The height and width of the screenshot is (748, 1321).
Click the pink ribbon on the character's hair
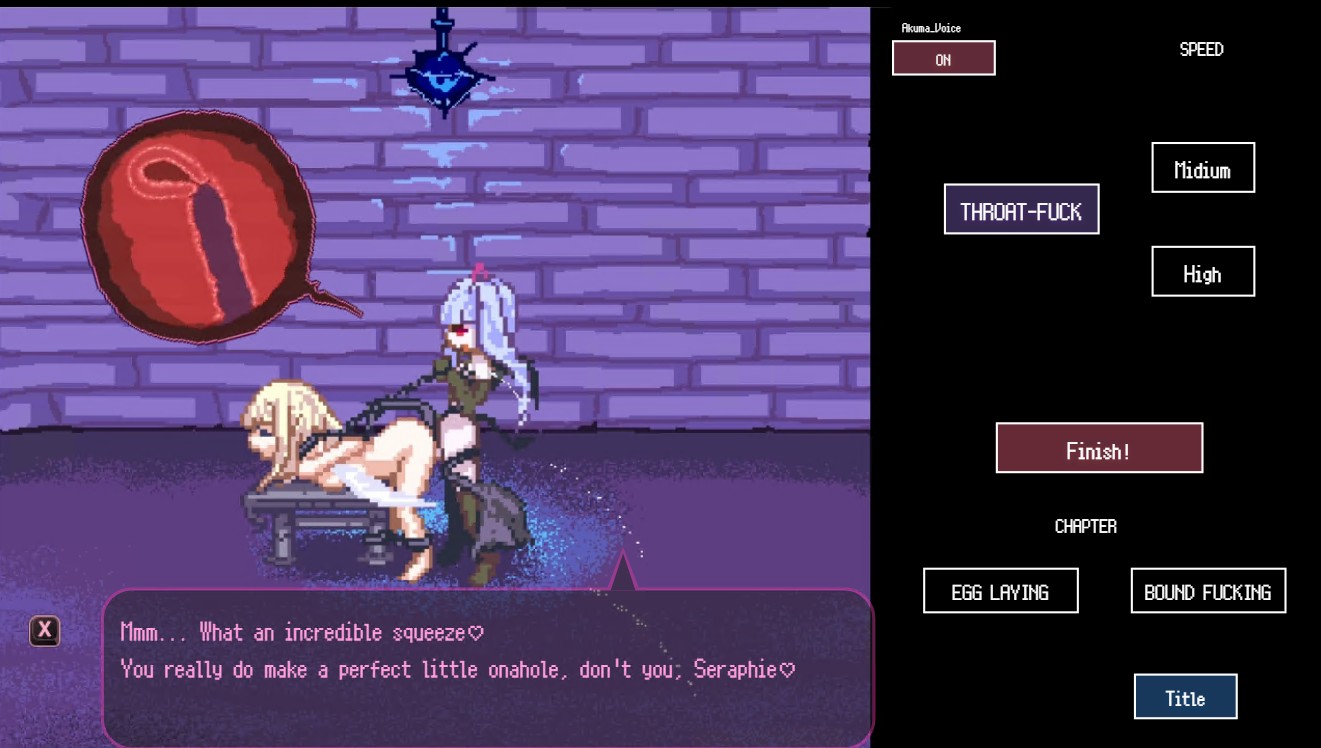tap(479, 272)
